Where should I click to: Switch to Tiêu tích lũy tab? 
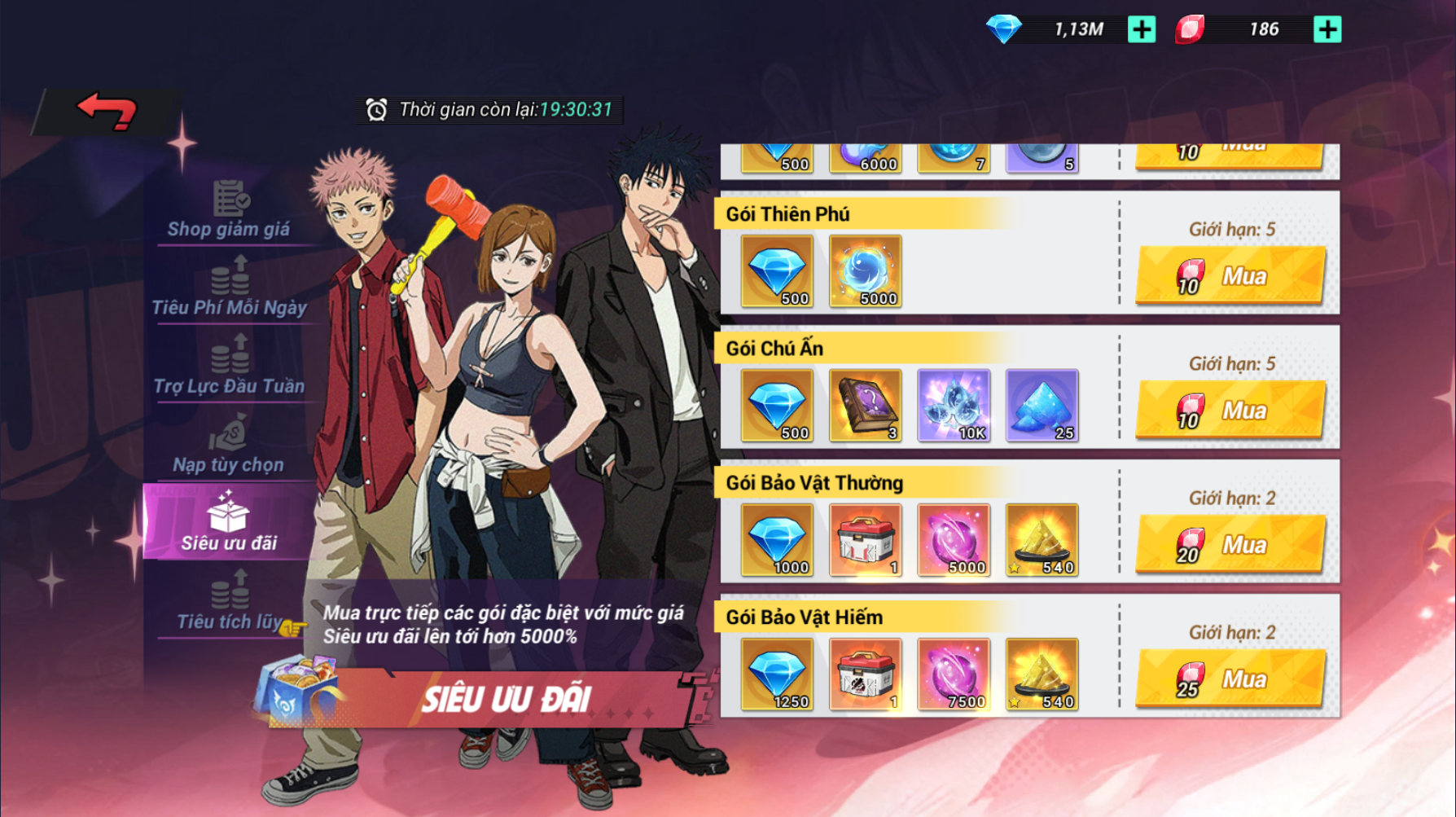tap(230, 603)
